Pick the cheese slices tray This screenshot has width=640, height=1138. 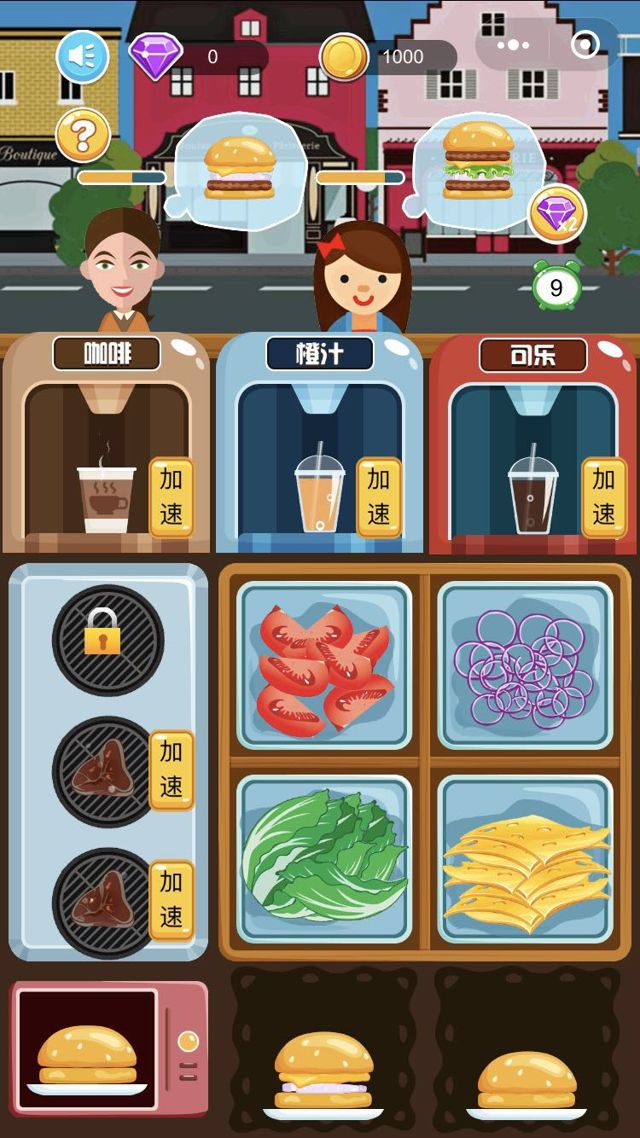click(526, 858)
